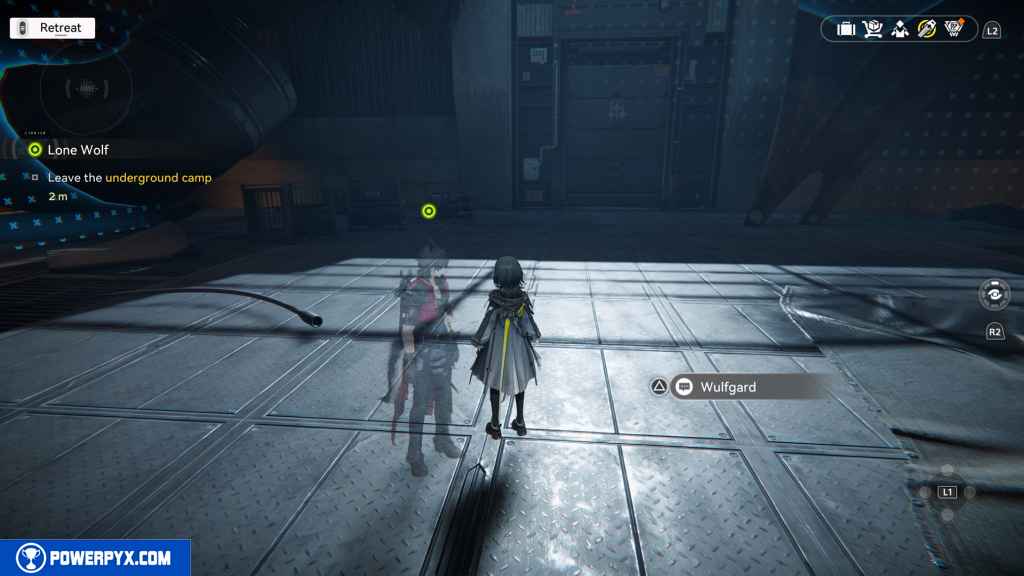Viewport: 1024px width, 576px height.
Task: Click the Retreat button
Action: pyautogui.click(x=52, y=28)
